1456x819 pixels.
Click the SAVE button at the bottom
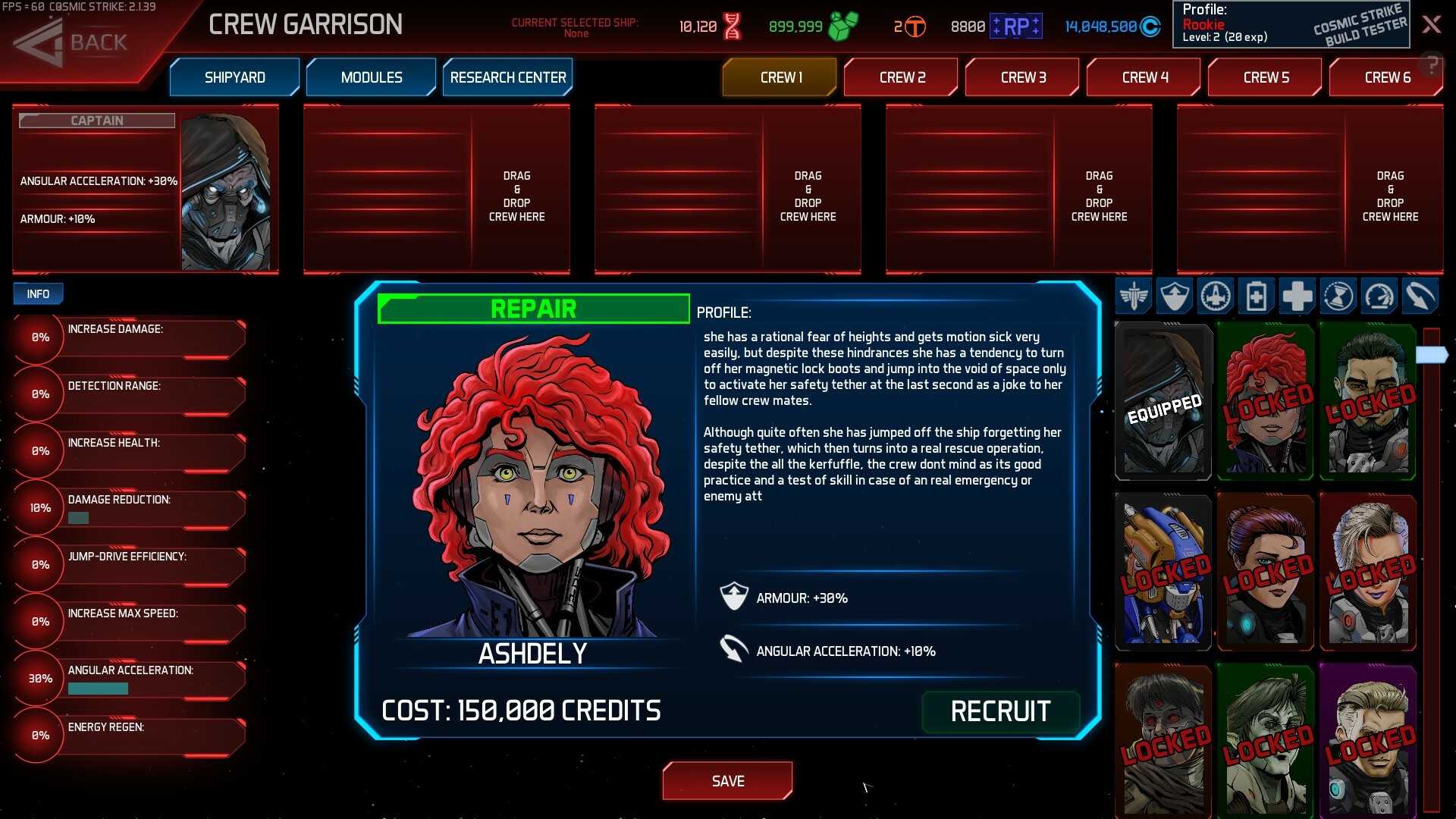click(727, 780)
